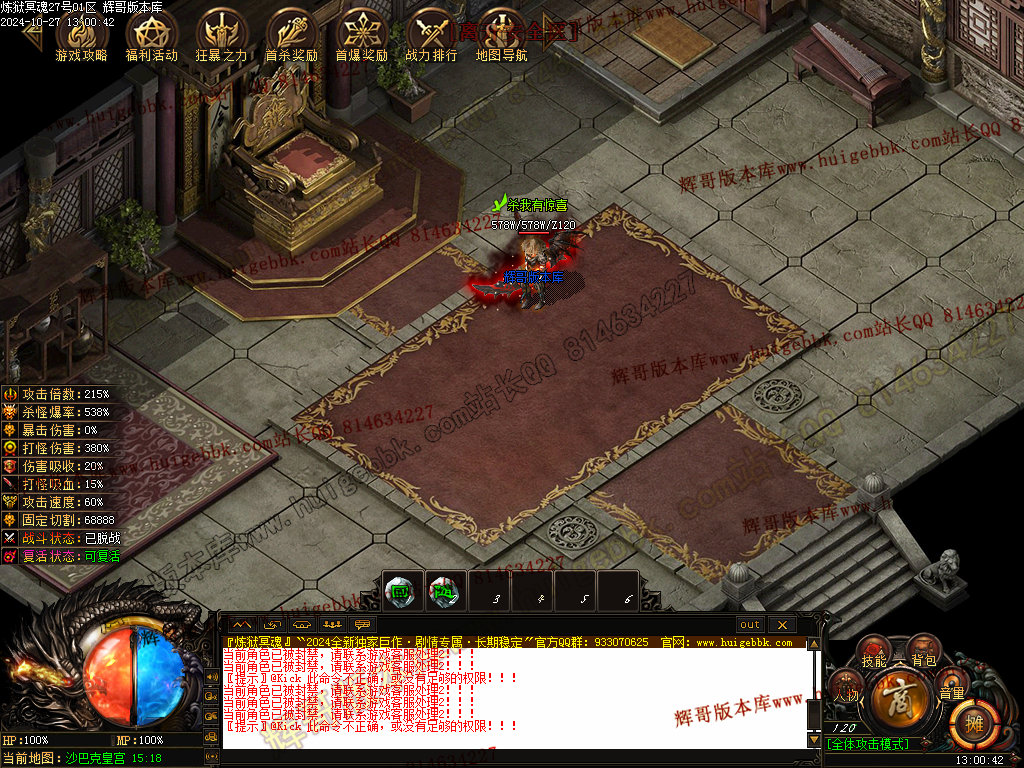Click the chat panel's out button
This screenshot has width=1024, height=768.
(750, 625)
